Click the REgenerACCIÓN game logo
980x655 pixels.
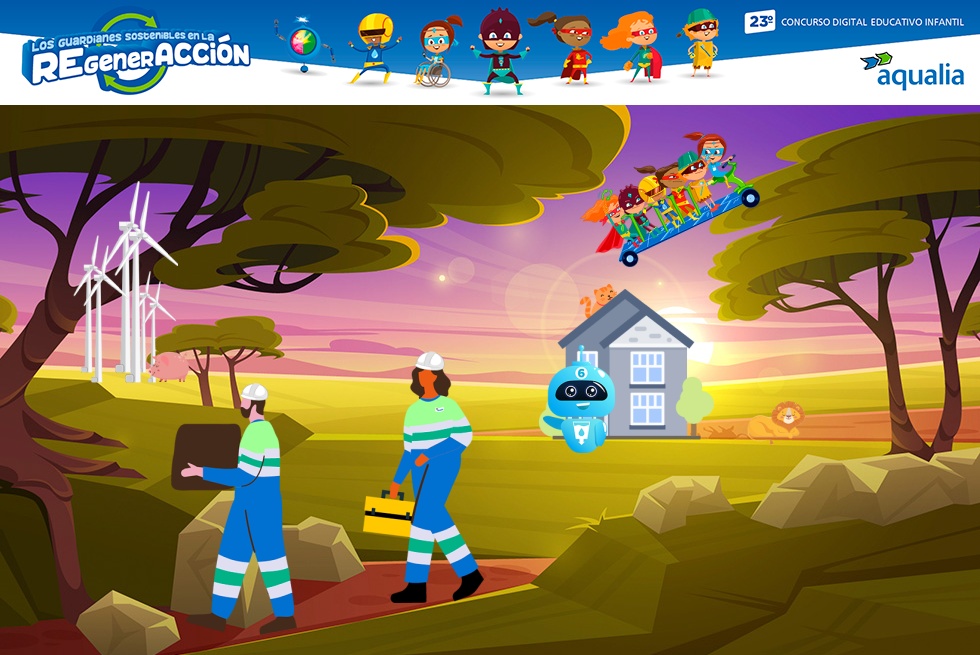[138, 56]
